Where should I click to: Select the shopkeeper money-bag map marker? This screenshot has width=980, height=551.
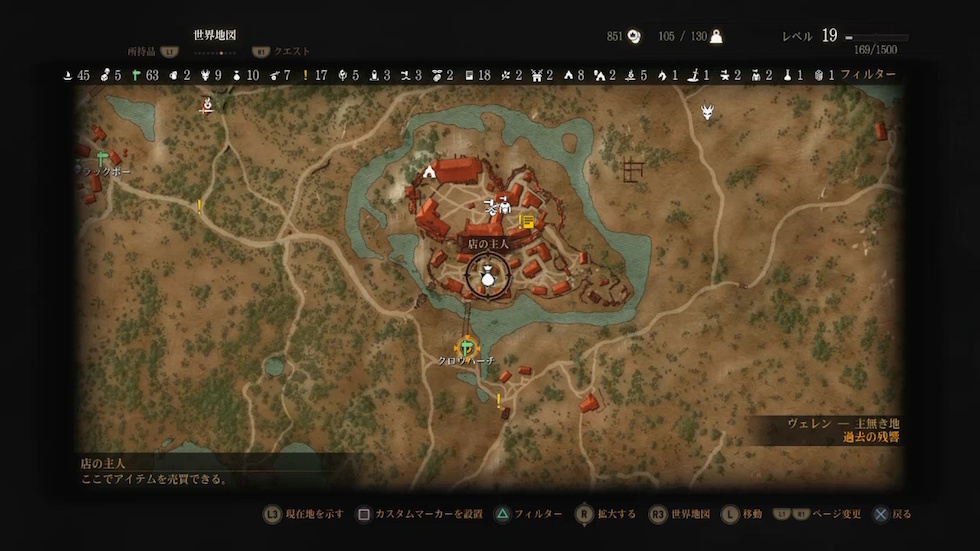[487, 277]
